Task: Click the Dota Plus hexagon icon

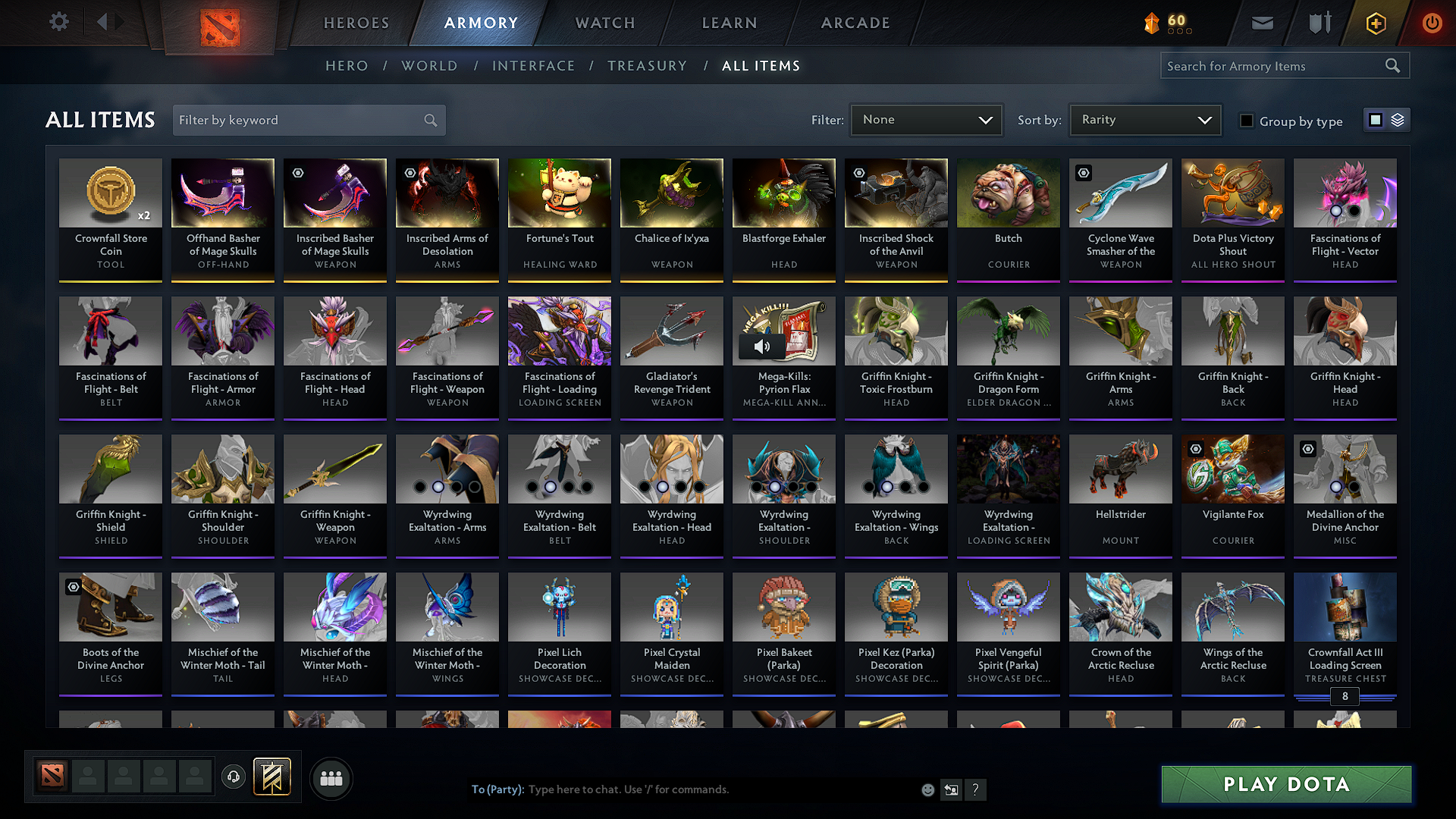Action: [1375, 23]
